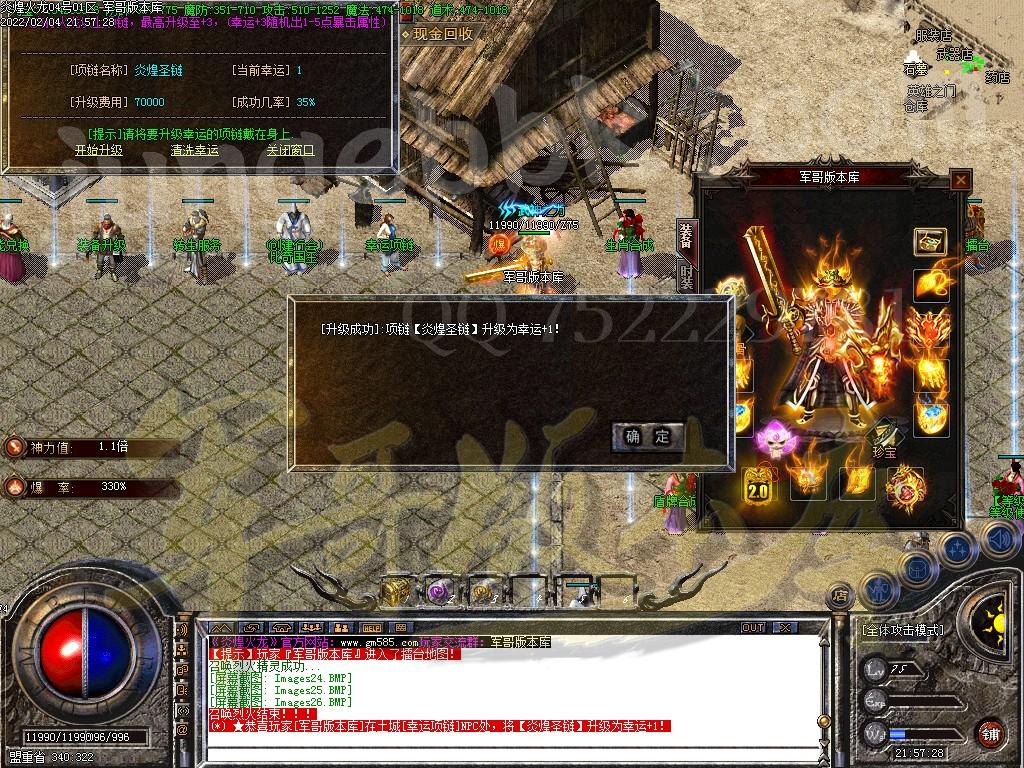Screen dimensions: 1024x768
Task: Click the OUT button above chat
Action: coord(752,627)
